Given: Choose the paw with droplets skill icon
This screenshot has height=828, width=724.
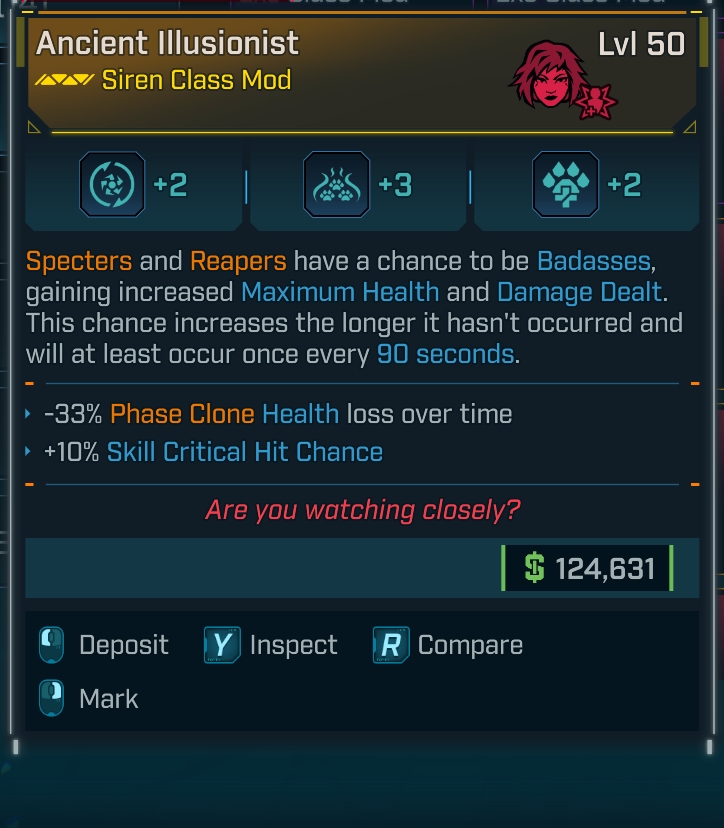Looking at the screenshot, I should [565, 185].
